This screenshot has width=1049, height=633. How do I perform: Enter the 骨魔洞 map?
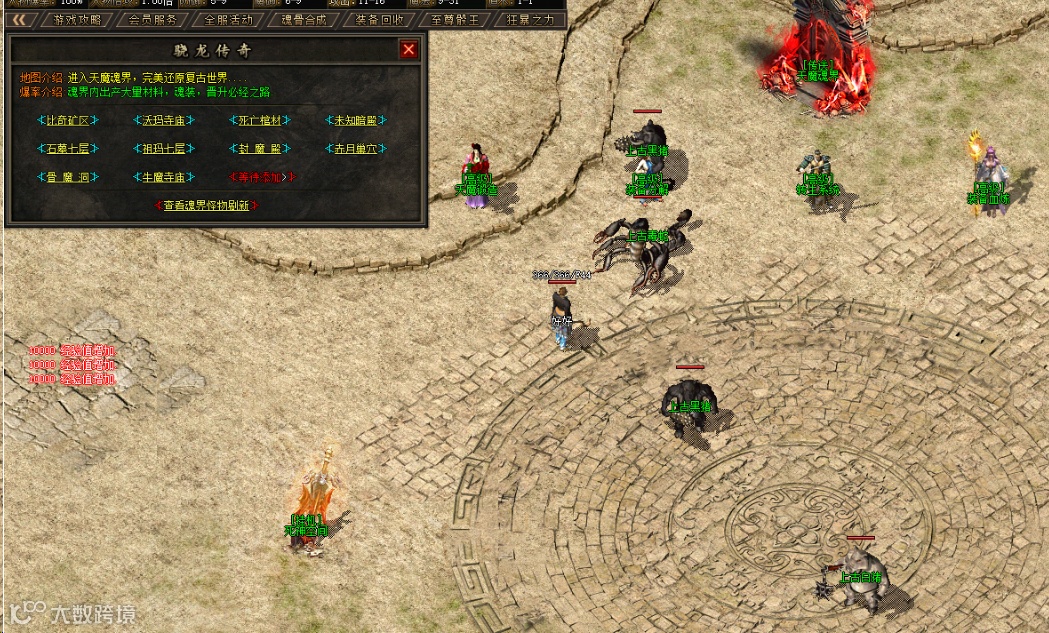tap(68, 177)
